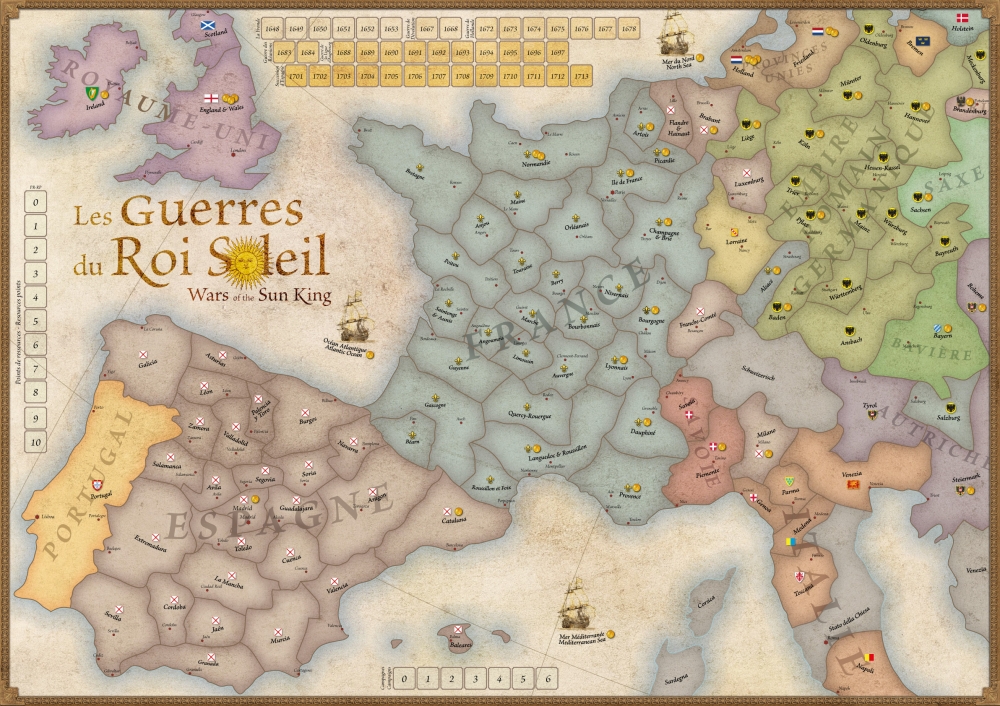This screenshot has width=1000, height=706.
Task: Select the 1701 year box
Action: [x=295, y=75]
